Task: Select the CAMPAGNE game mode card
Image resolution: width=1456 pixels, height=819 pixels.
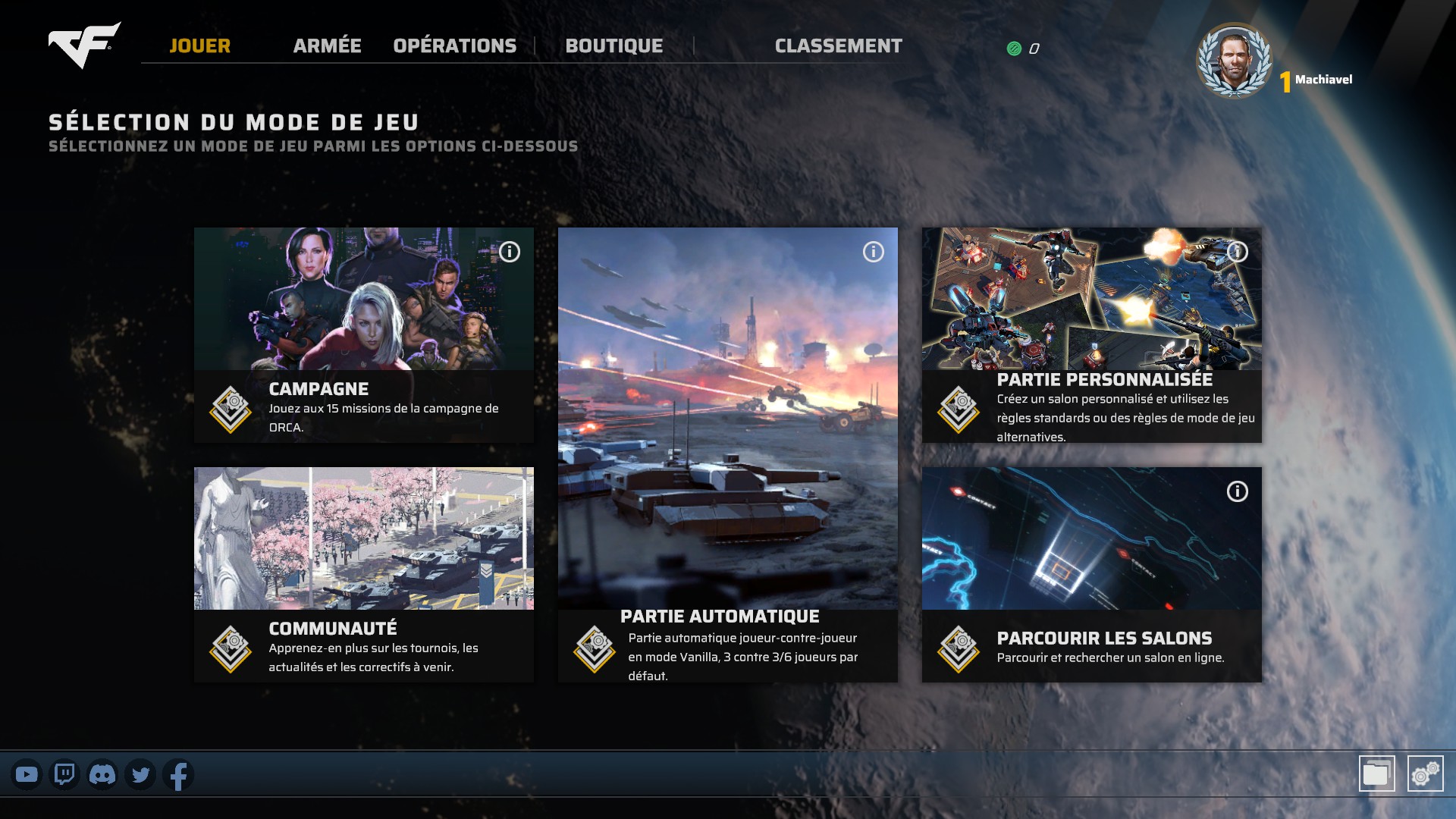Action: [363, 334]
